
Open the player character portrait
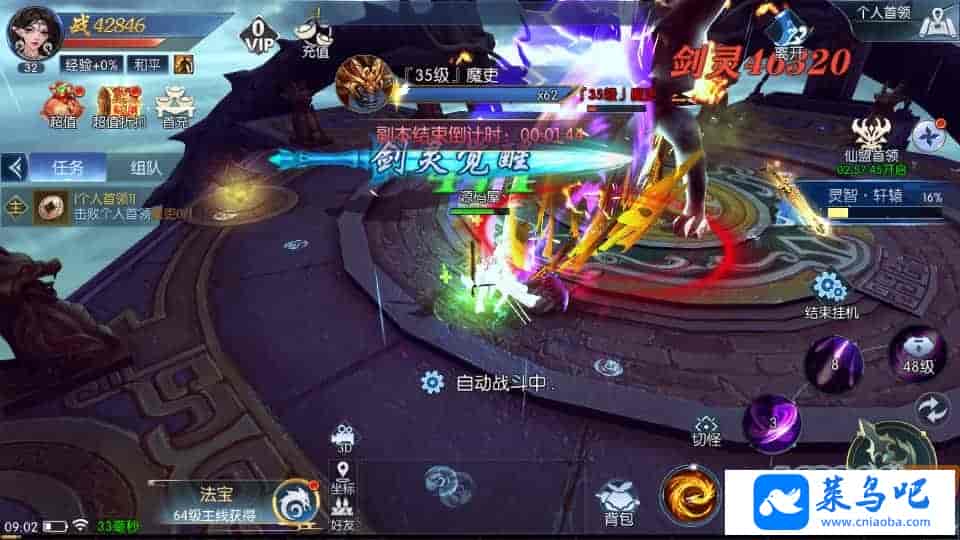[x=28, y=34]
